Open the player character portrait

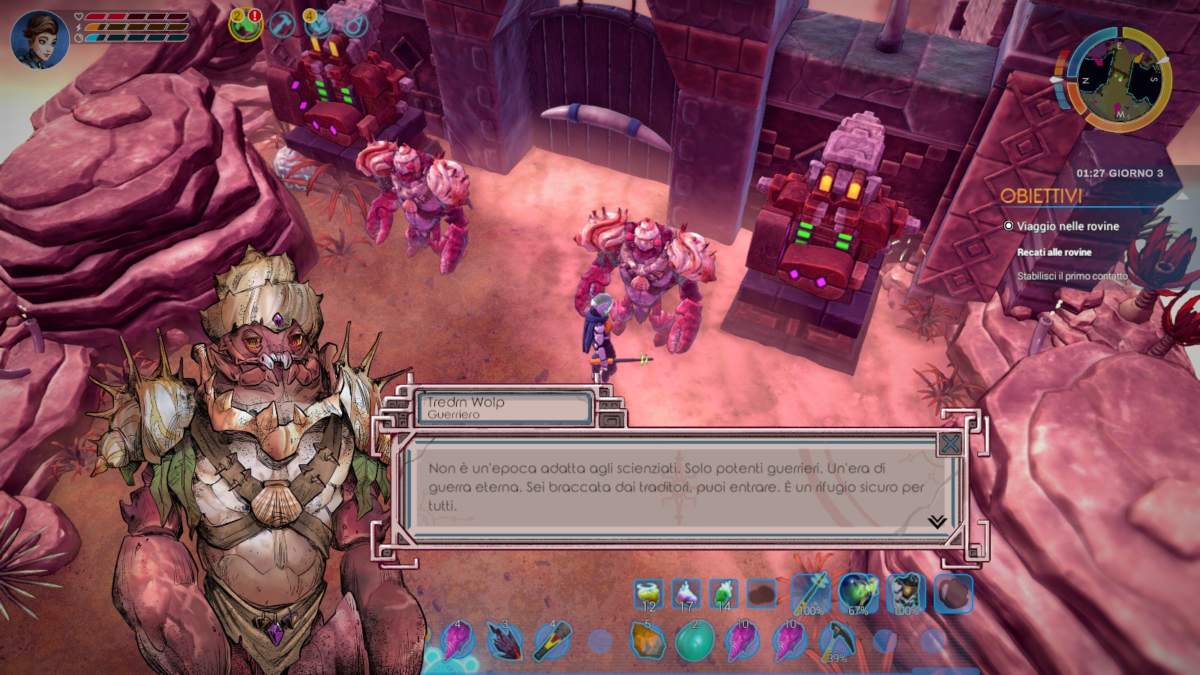40,39
